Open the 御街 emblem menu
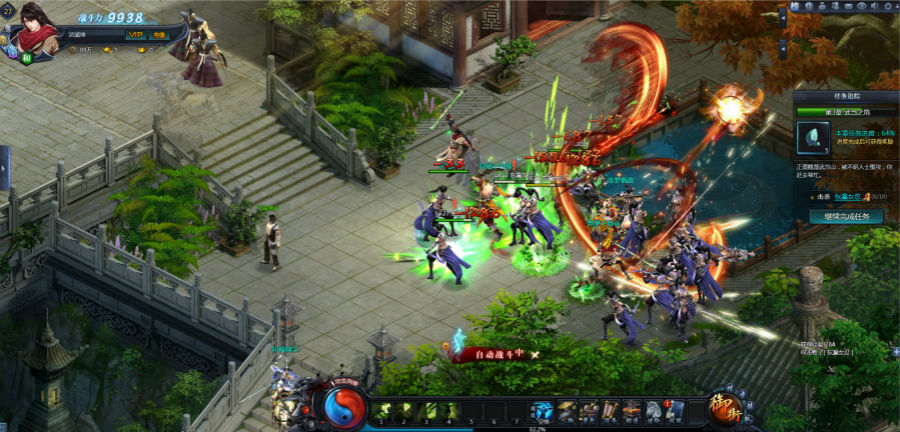This screenshot has width=900, height=432. (x=723, y=406)
